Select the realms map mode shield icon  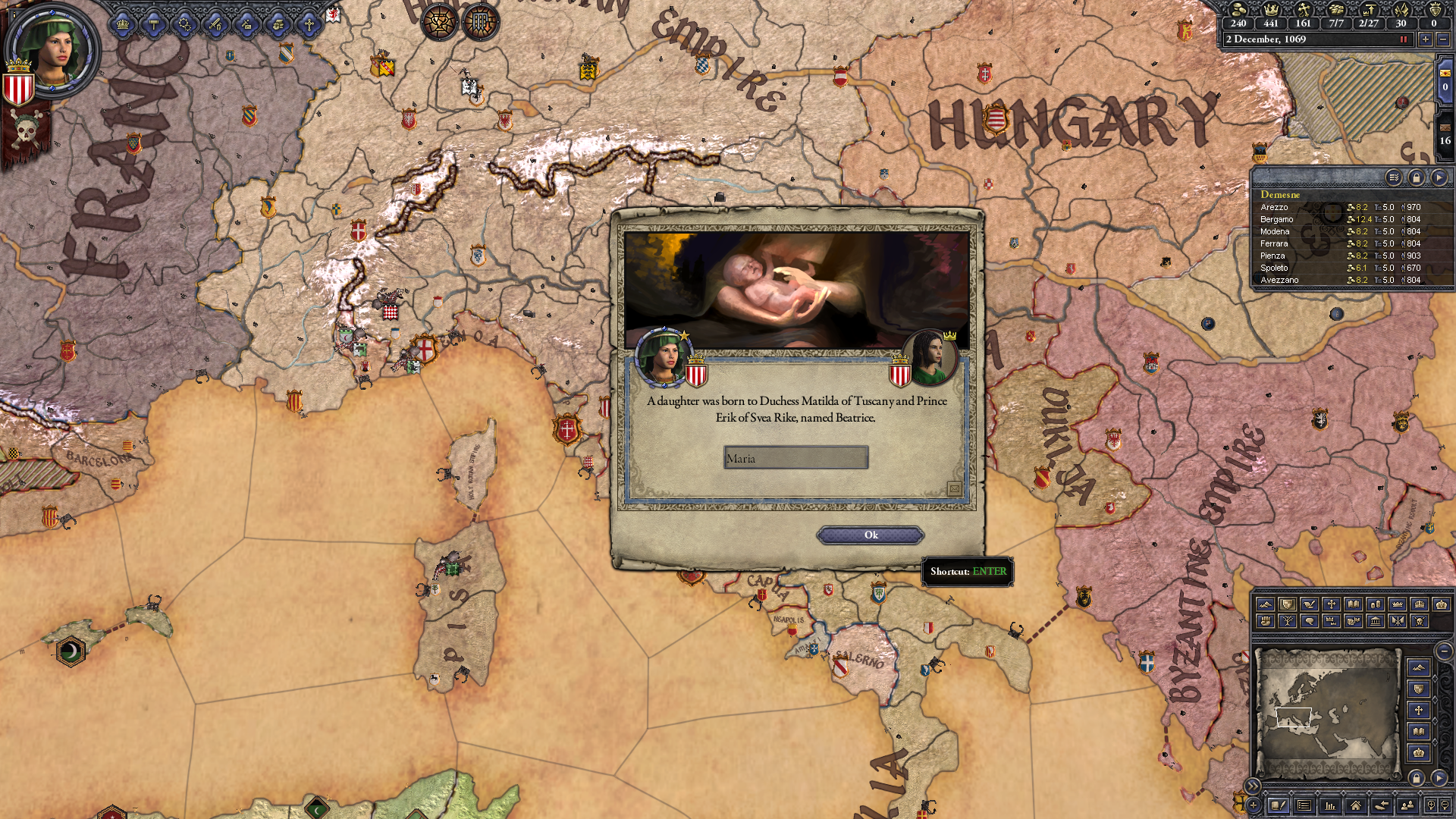pos(1288,604)
